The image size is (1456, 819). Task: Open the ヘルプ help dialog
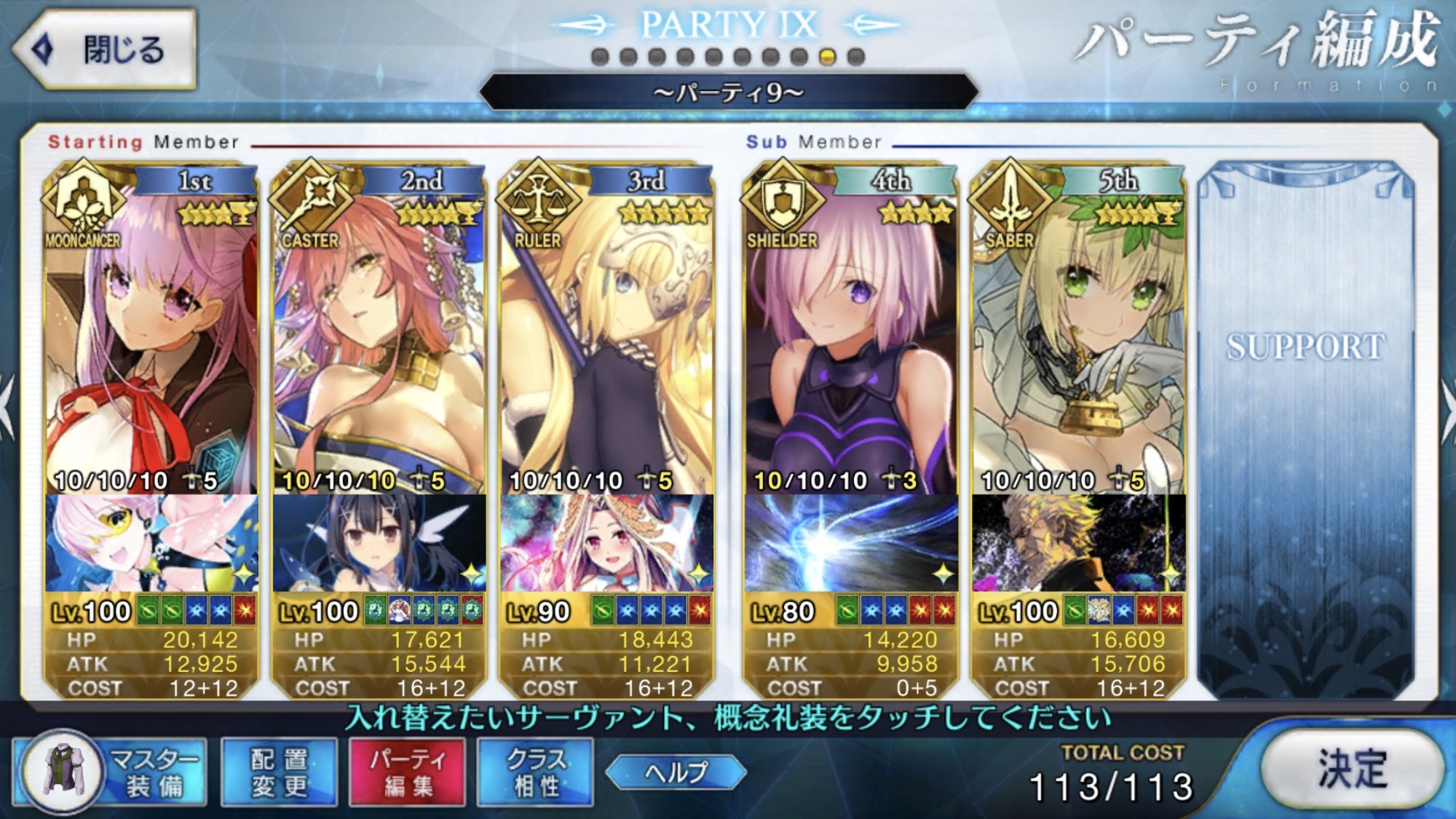pos(676,772)
